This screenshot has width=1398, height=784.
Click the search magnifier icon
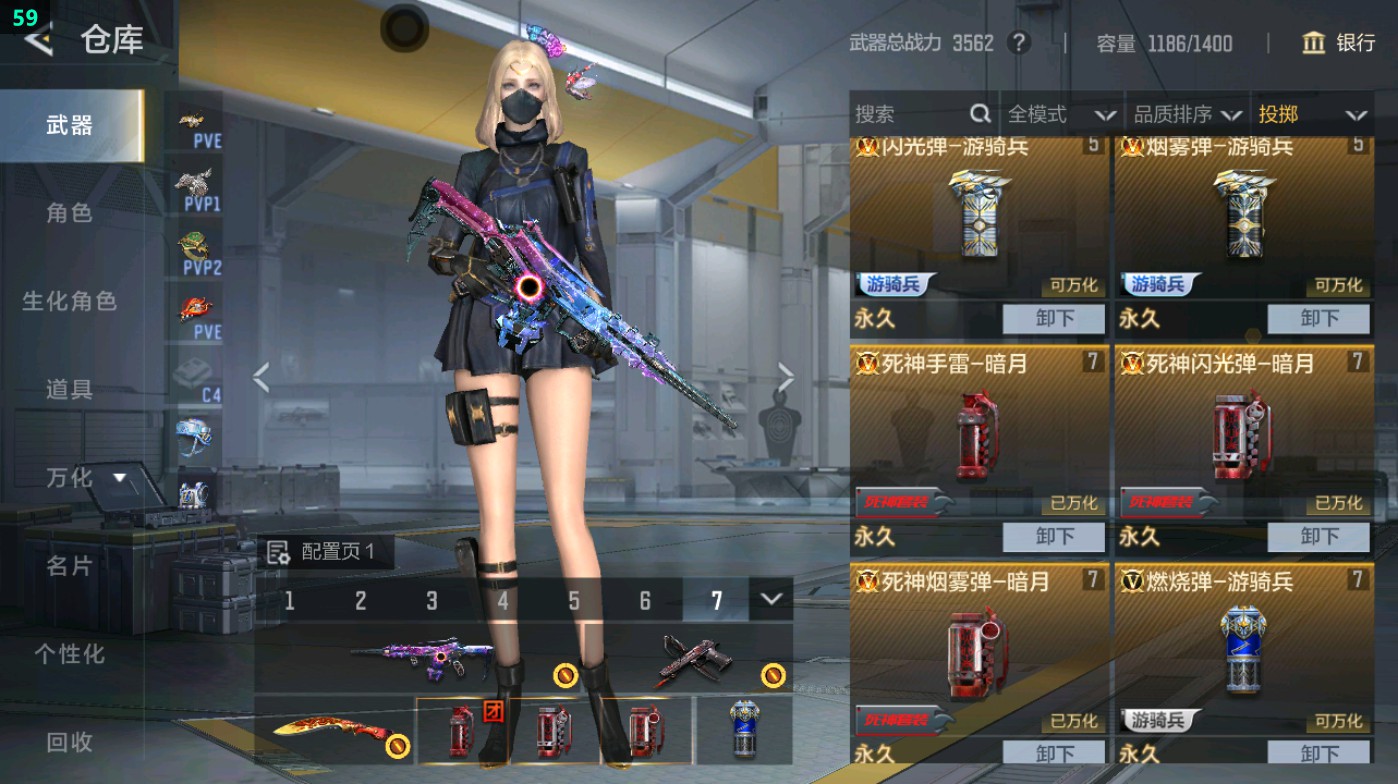pyautogui.click(x=978, y=114)
